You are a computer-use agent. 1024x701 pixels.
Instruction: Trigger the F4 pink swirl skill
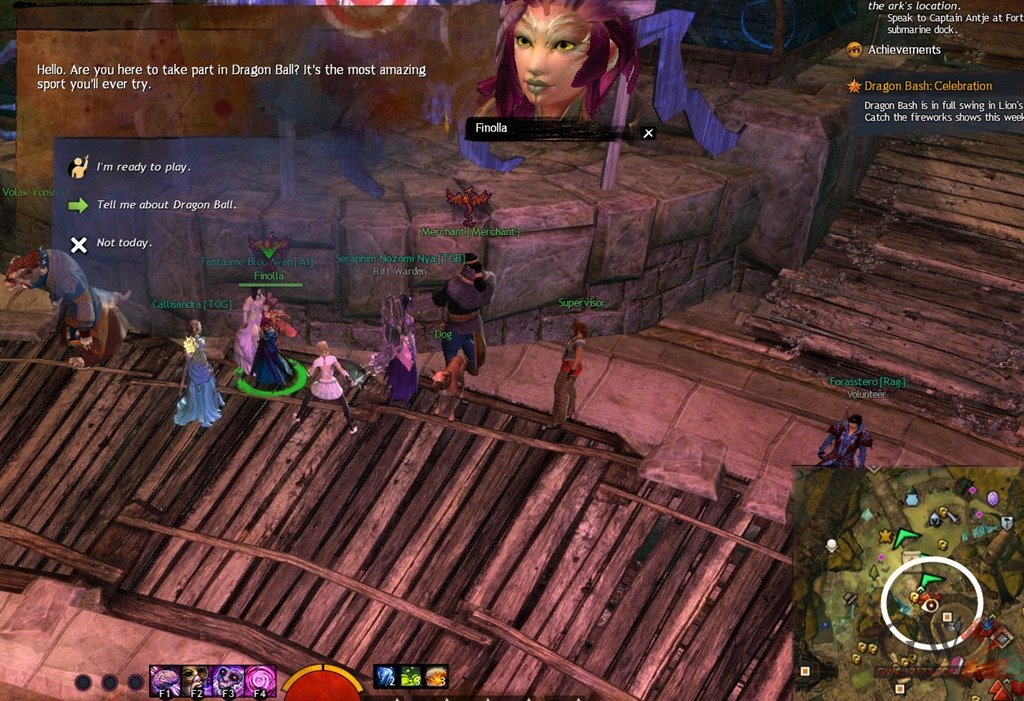point(260,681)
